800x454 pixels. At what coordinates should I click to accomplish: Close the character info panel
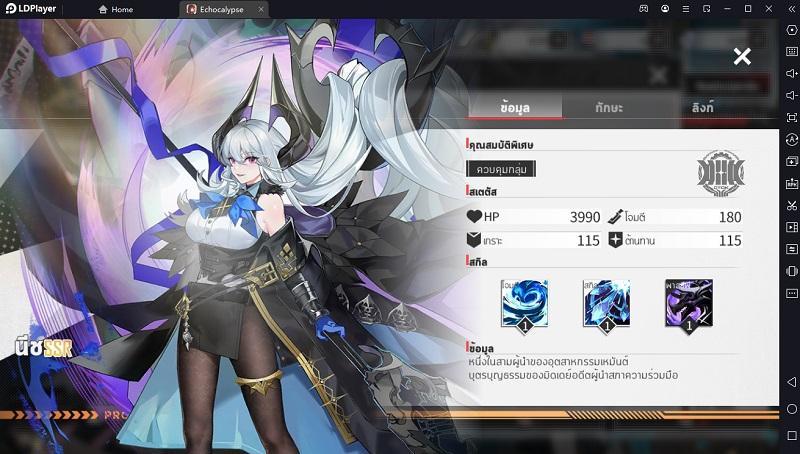(x=742, y=57)
